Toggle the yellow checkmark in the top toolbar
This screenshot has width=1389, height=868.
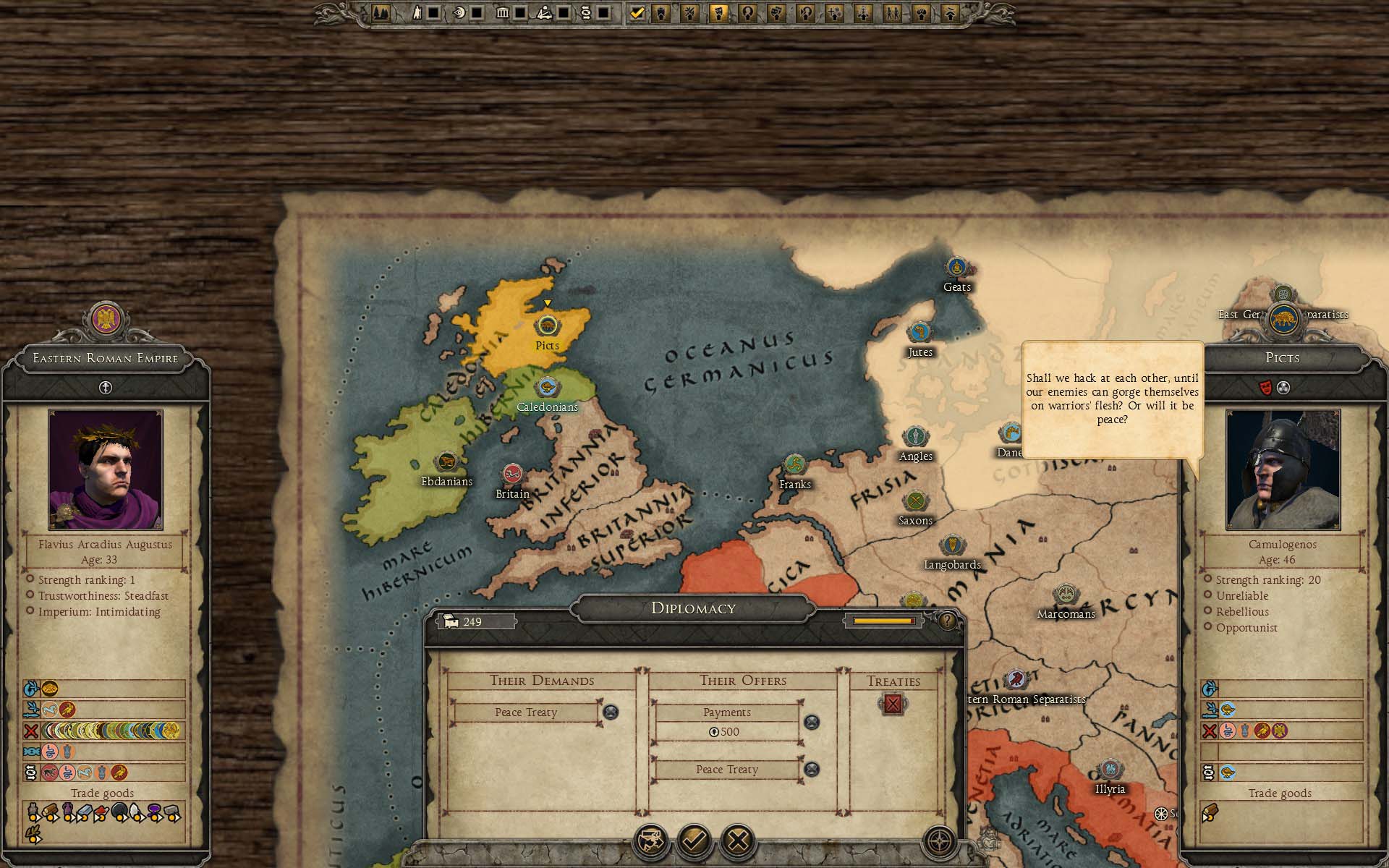(x=637, y=13)
